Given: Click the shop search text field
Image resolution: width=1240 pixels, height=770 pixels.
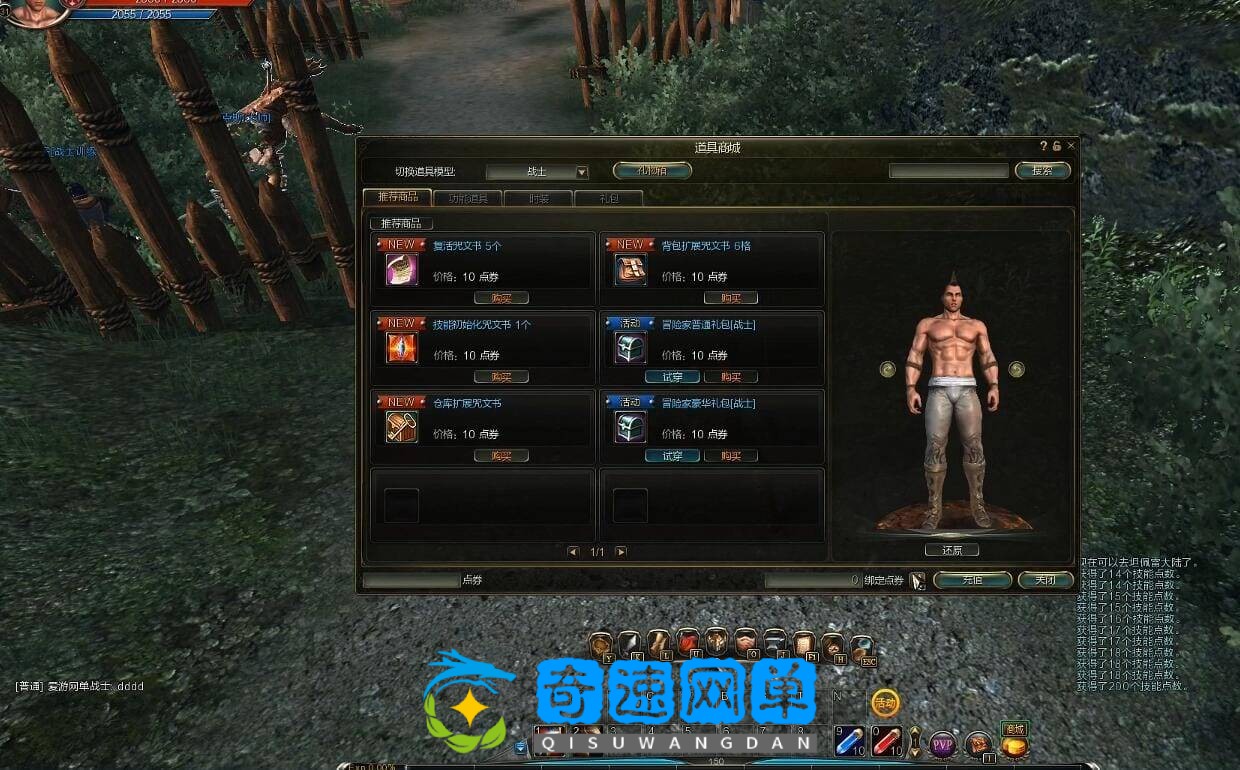Looking at the screenshot, I should click(x=948, y=171).
